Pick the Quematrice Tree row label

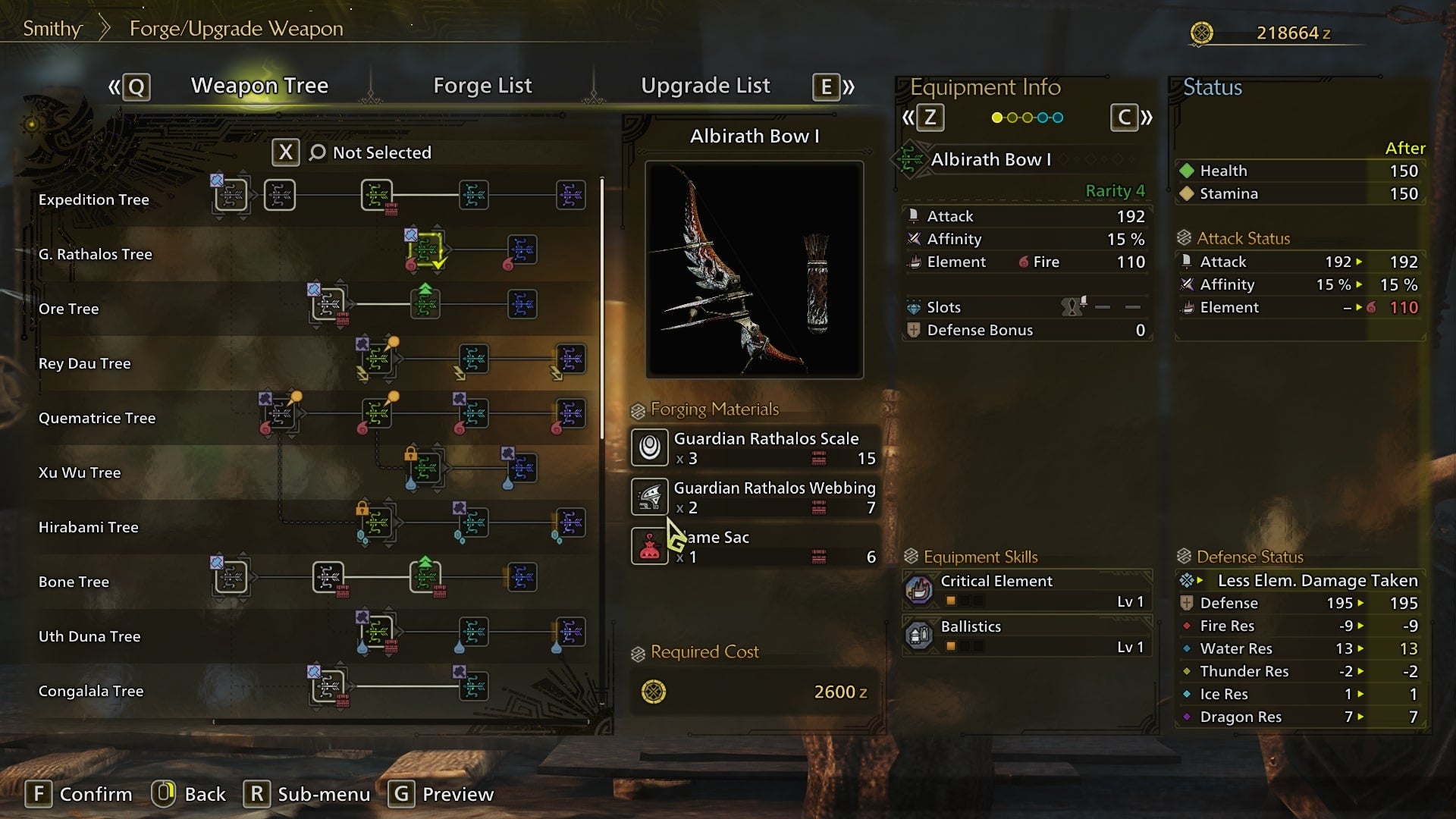pos(97,418)
